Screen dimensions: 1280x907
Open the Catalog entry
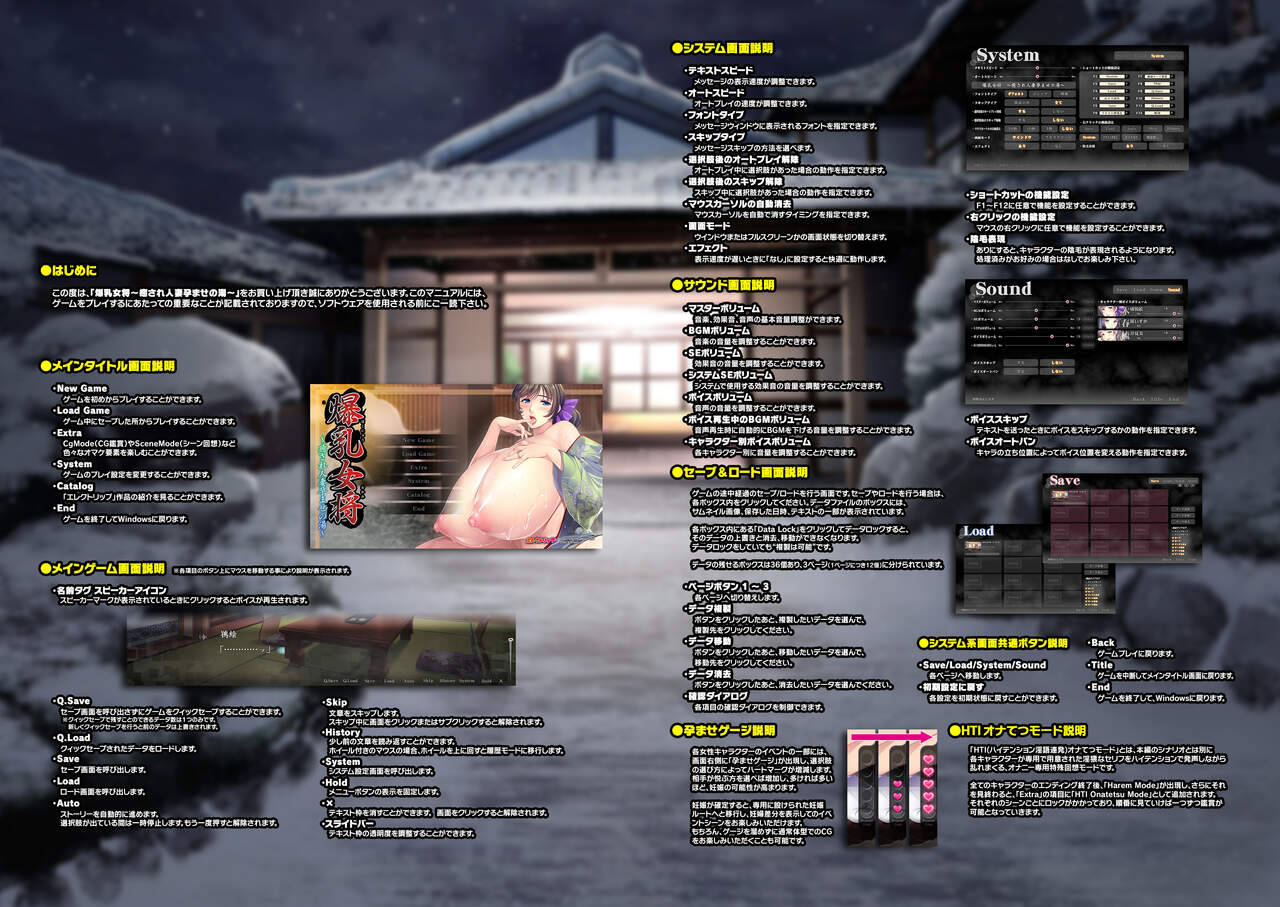[x=418, y=495]
